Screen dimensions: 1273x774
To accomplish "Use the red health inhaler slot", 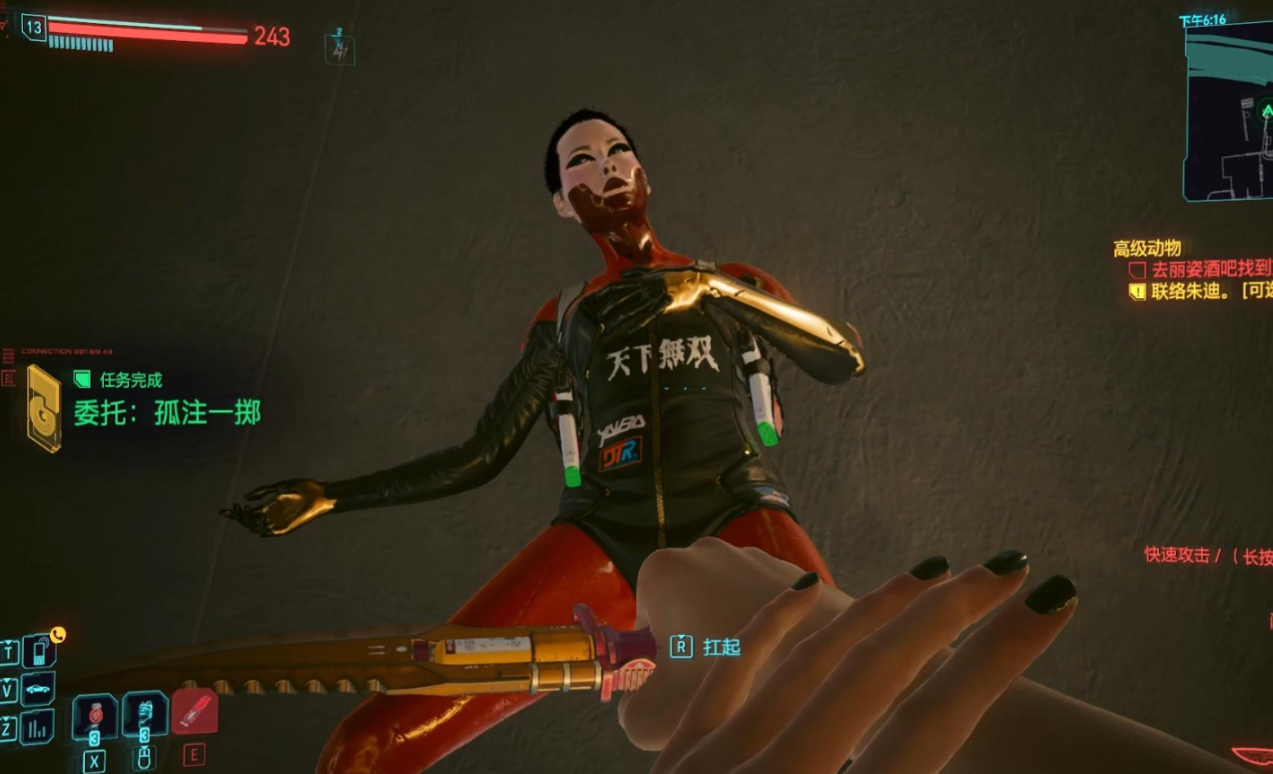I will pyautogui.click(x=194, y=712).
